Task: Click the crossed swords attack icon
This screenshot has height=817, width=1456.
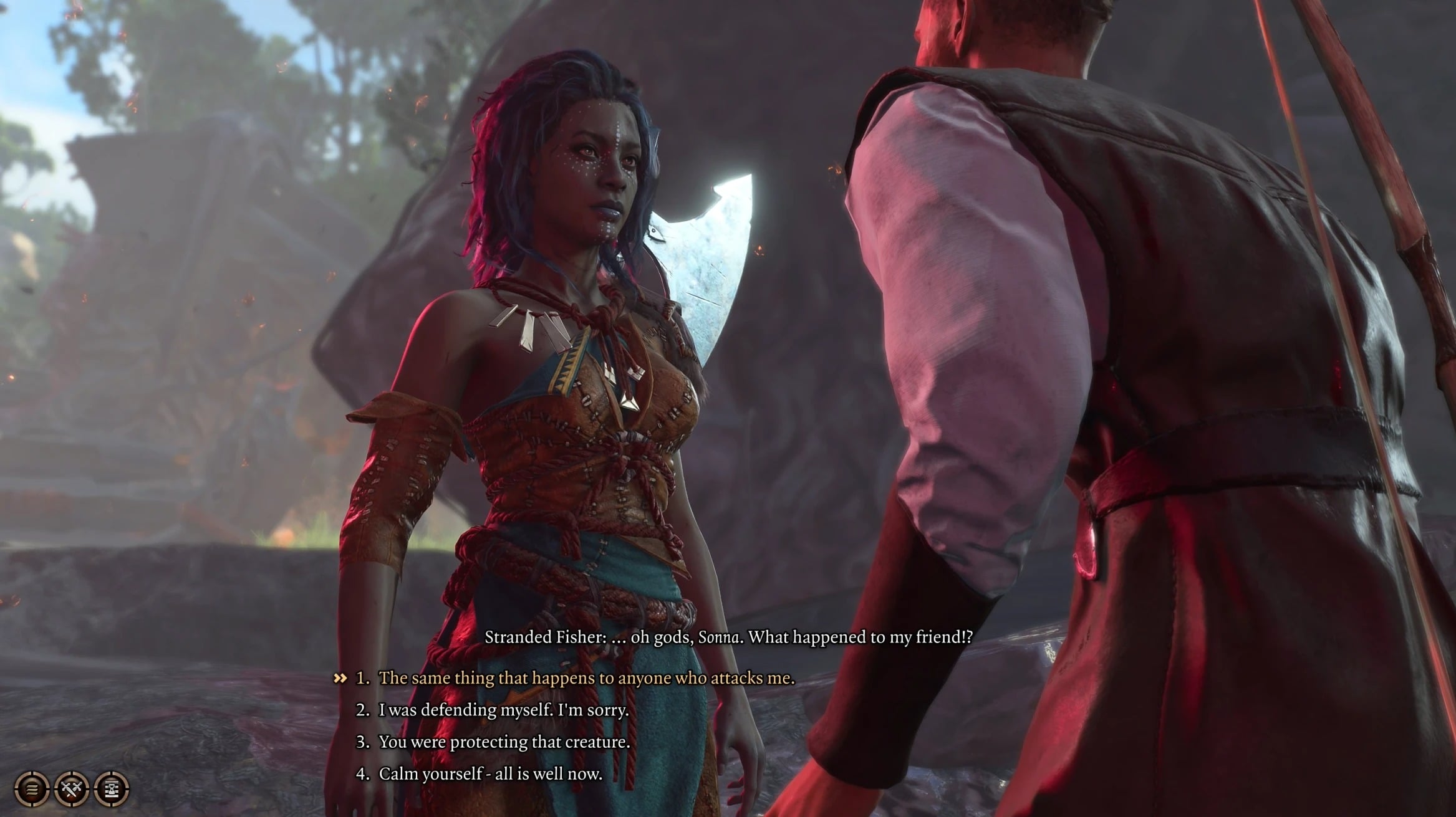Action: pyautogui.click(x=72, y=789)
